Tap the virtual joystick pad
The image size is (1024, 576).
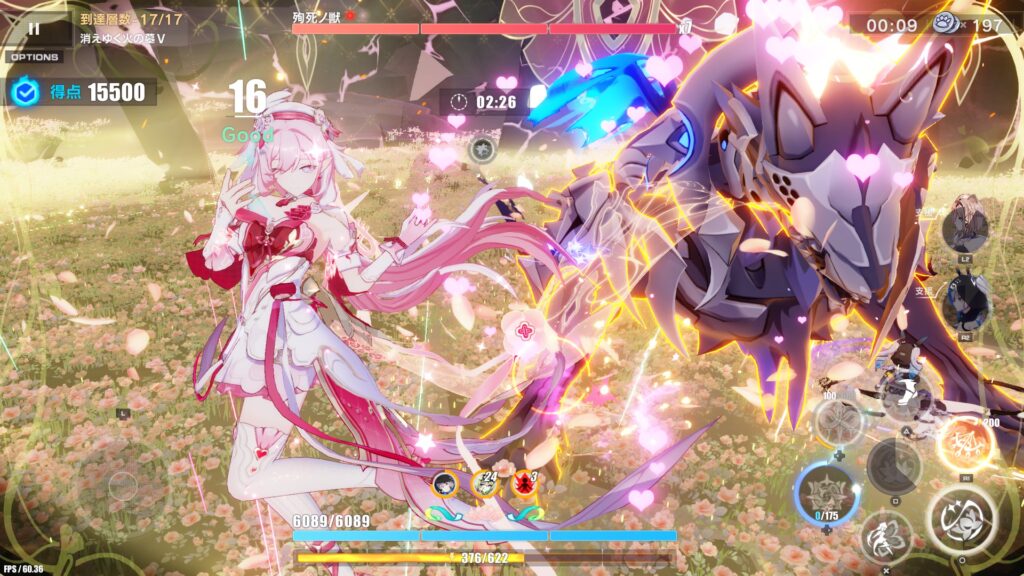click(x=122, y=486)
